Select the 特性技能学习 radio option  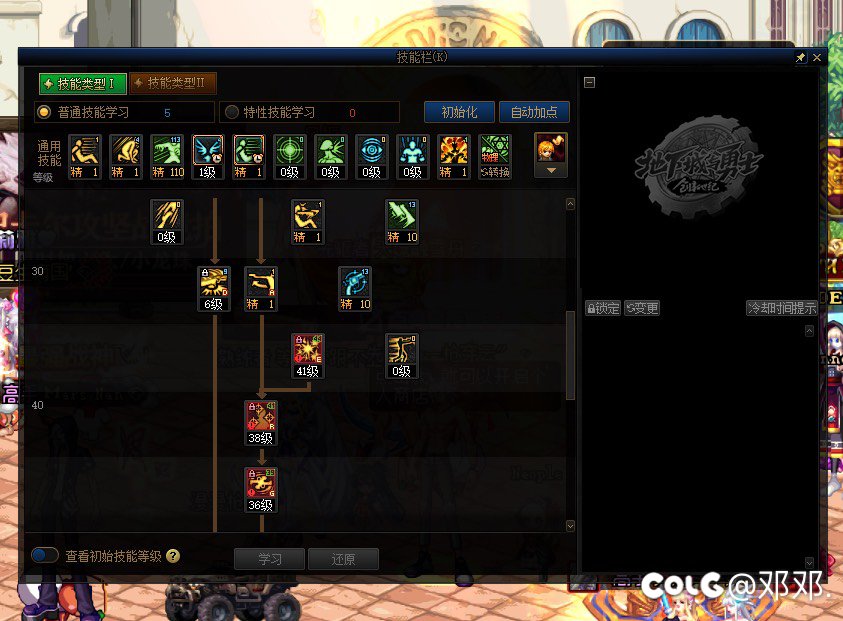232,112
